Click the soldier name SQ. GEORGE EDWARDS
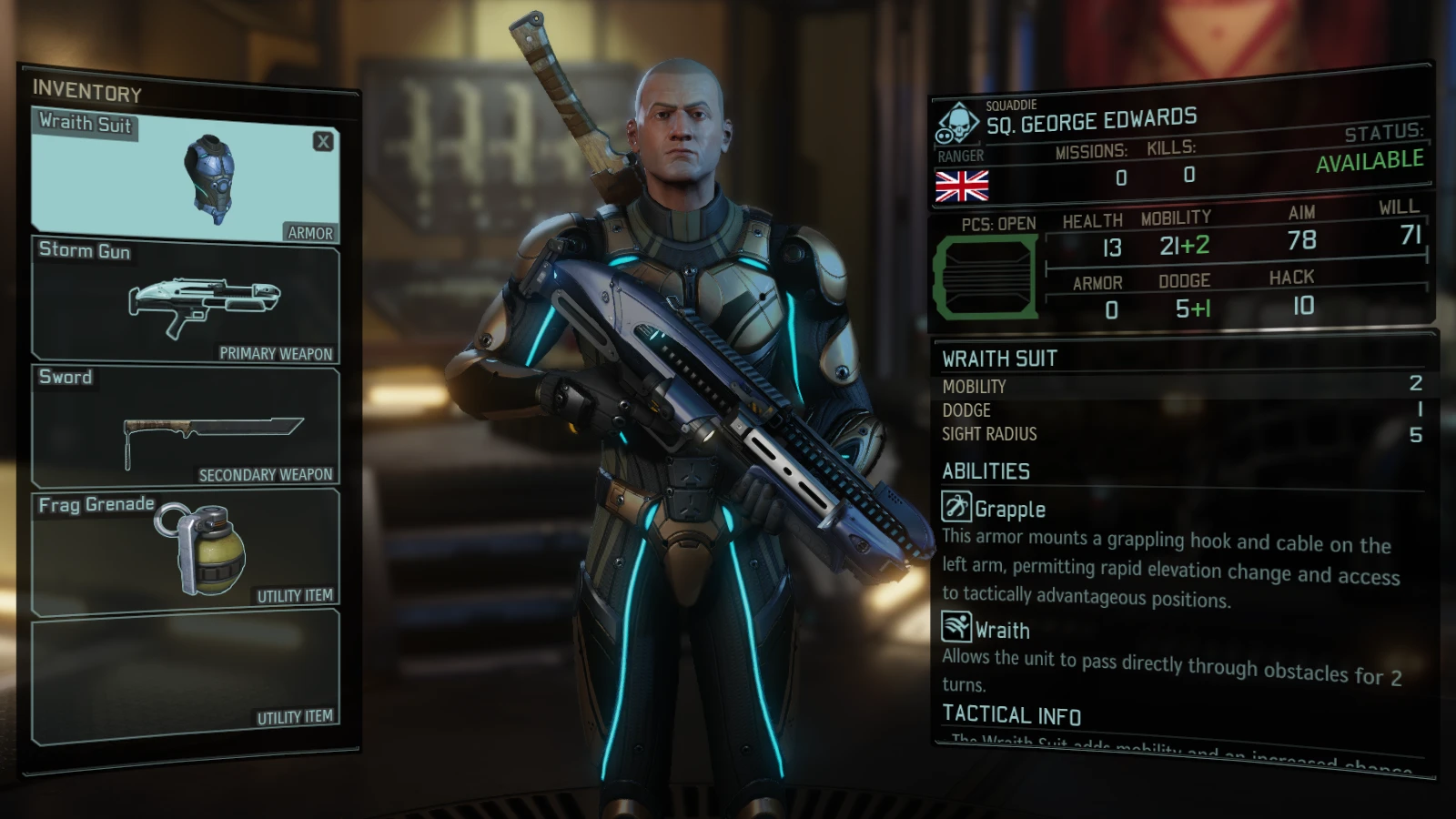The width and height of the screenshot is (1456, 819). click(x=1092, y=120)
